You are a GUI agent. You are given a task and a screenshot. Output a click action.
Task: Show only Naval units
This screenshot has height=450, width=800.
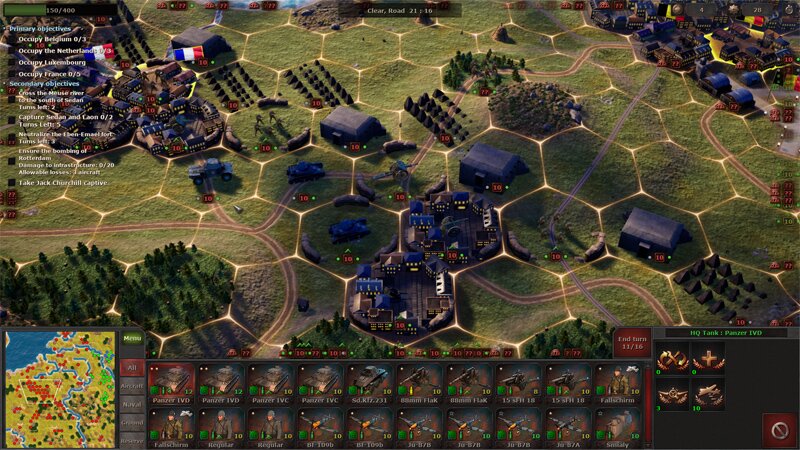click(132, 405)
